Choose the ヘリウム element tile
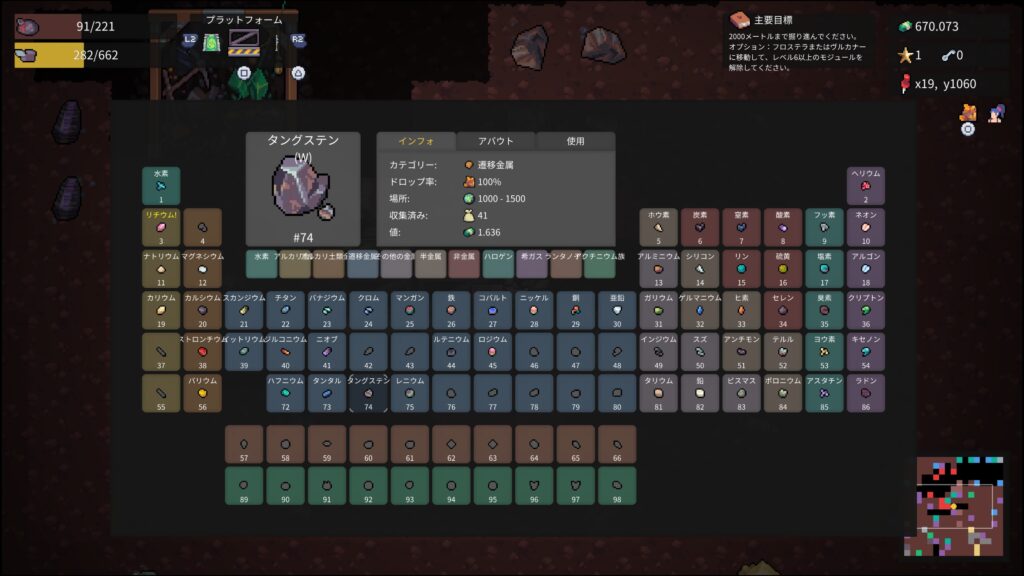The image size is (1024, 576). (x=866, y=185)
